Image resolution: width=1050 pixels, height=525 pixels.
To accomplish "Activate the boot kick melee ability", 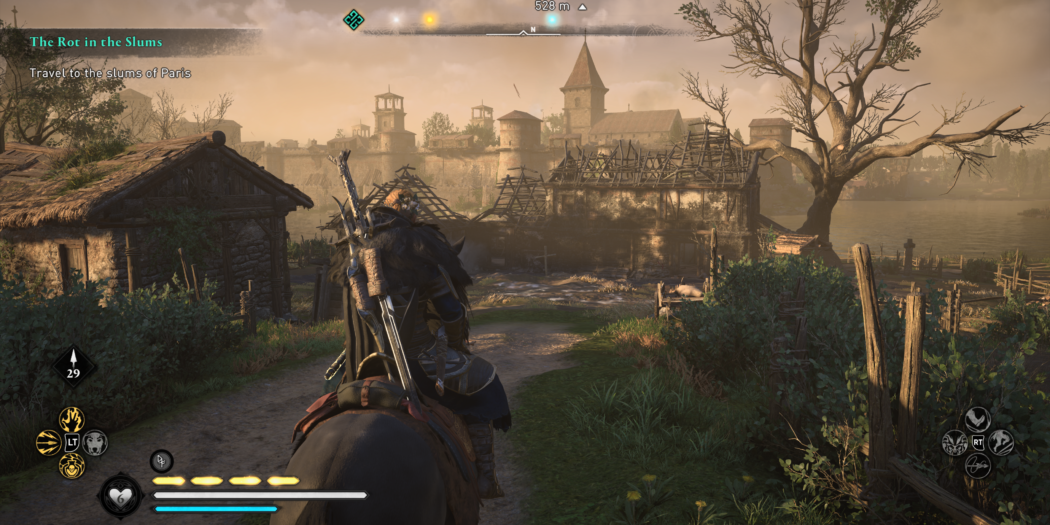I will pyautogui.click(x=977, y=419).
